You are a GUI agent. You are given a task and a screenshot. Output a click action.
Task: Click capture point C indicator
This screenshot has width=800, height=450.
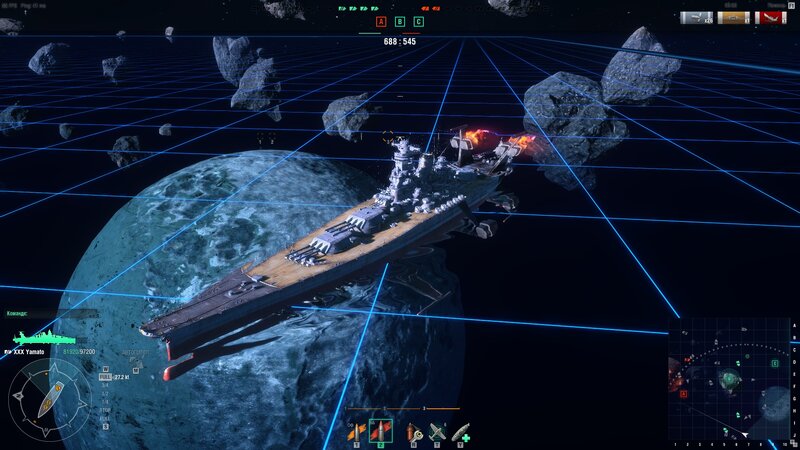tap(418, 21)
